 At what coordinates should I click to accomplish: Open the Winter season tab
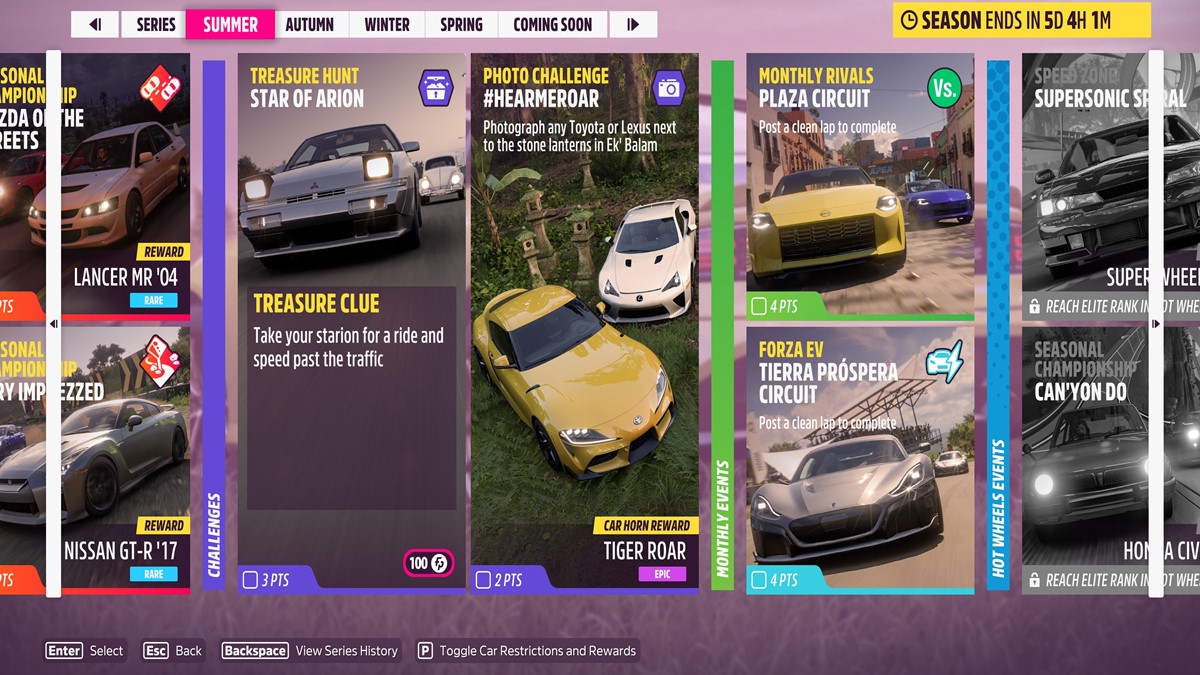(x=387, y=24)
